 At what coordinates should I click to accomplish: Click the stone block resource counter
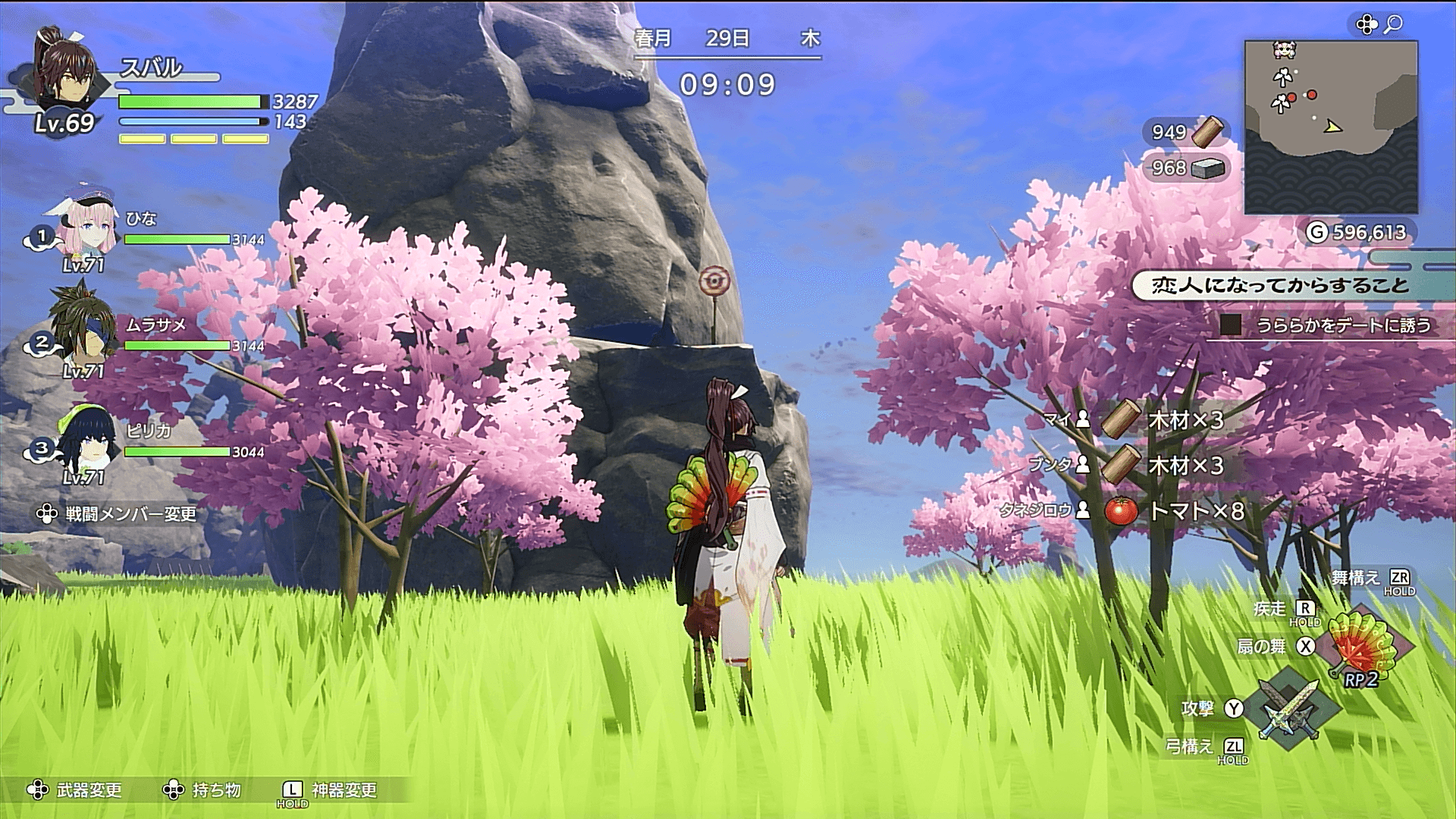pos(1186,168)
